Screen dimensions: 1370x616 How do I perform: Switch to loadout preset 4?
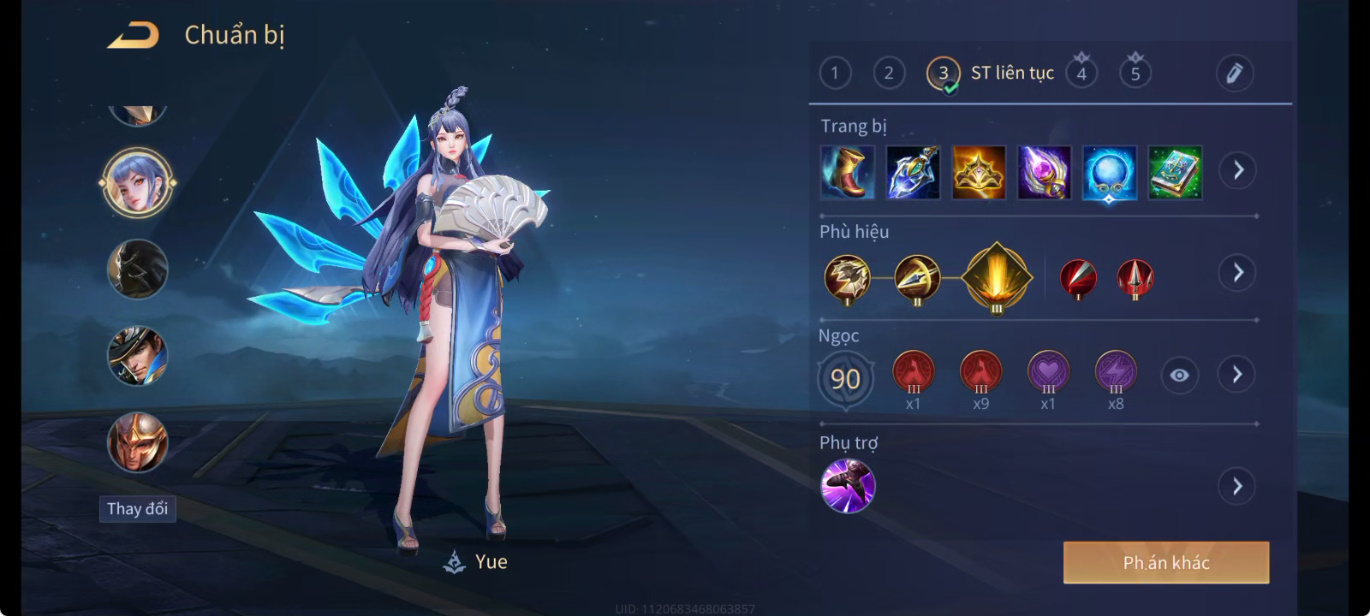click(x=1081, y=73)
